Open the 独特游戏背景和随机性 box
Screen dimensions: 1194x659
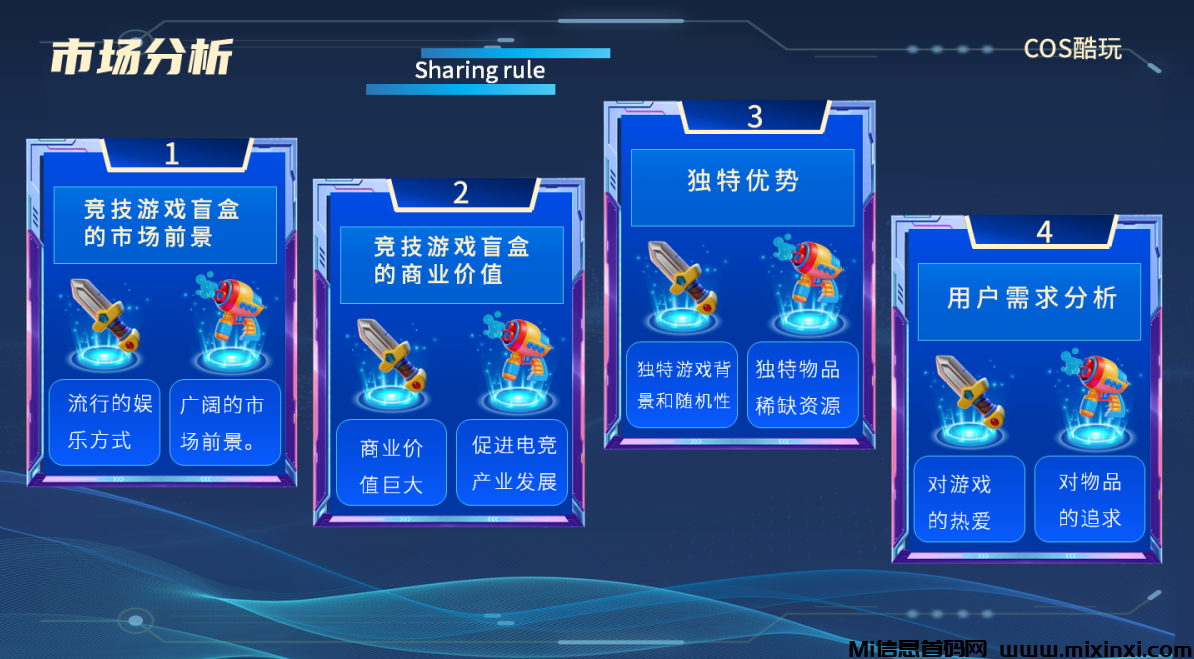[684, 385]
